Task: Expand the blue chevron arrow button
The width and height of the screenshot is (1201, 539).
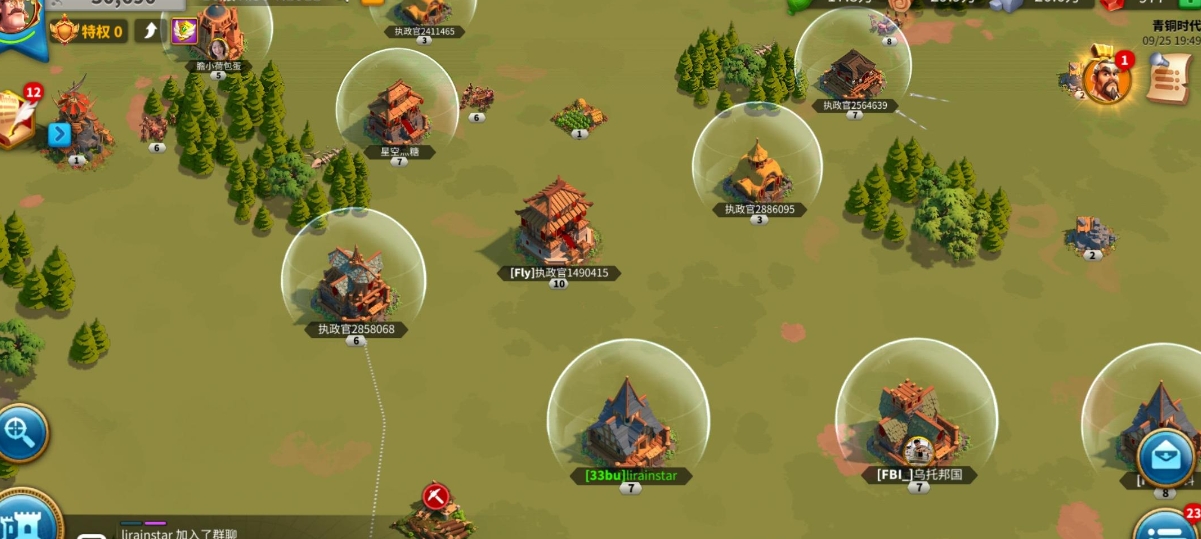Action: pos(59,134)
